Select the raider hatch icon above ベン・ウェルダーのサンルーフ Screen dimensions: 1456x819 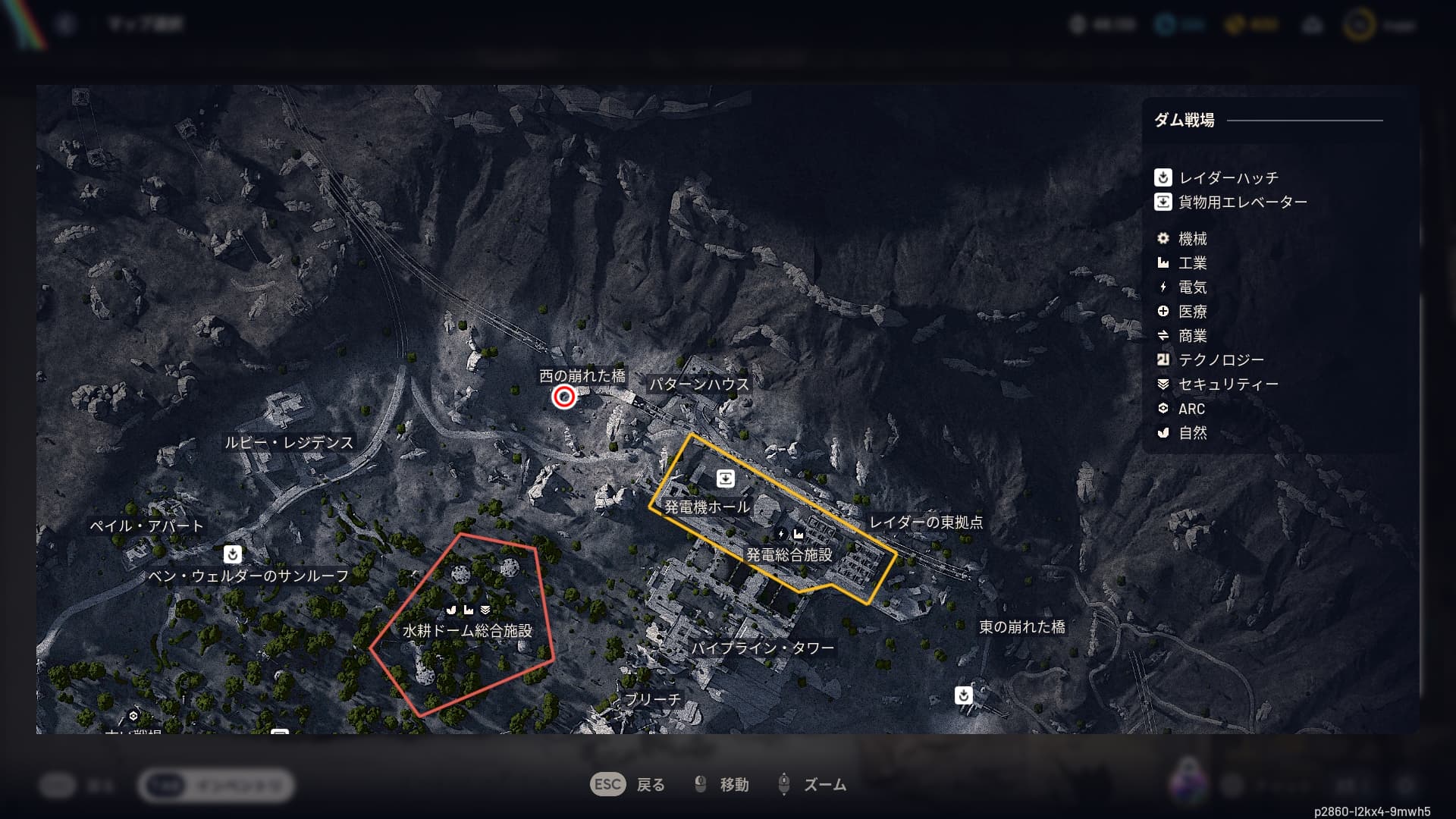click(233, 554)
